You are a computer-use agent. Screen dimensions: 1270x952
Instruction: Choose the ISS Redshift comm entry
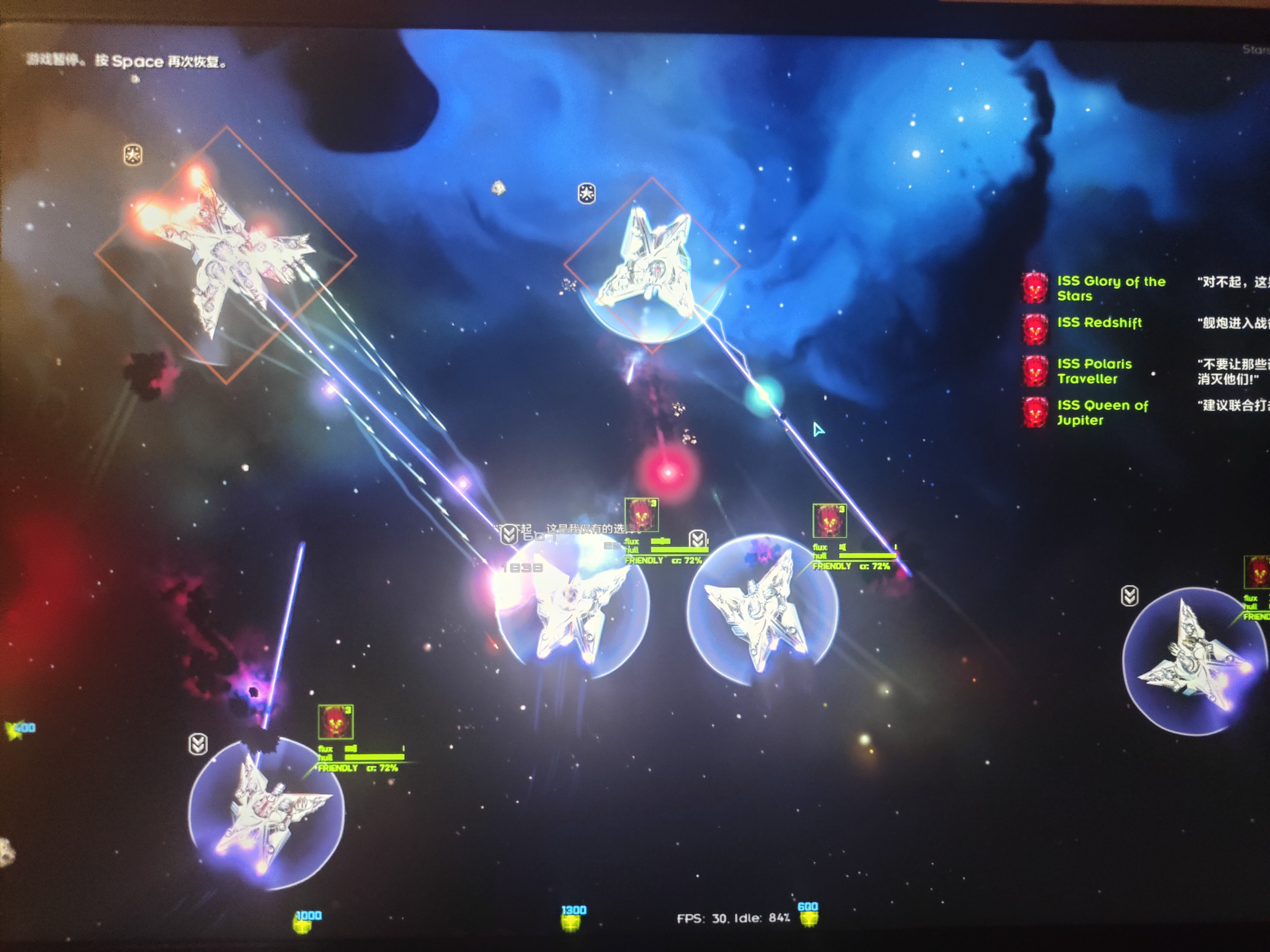[1099, 323]
